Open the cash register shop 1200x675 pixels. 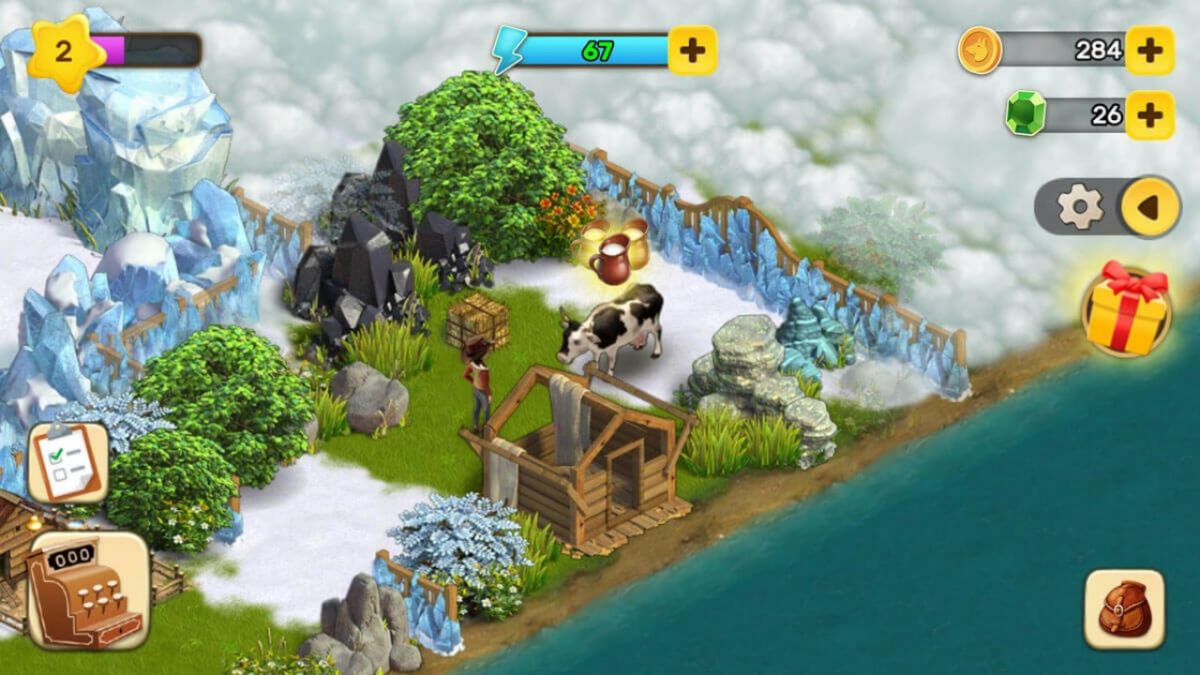pos(88,590)
